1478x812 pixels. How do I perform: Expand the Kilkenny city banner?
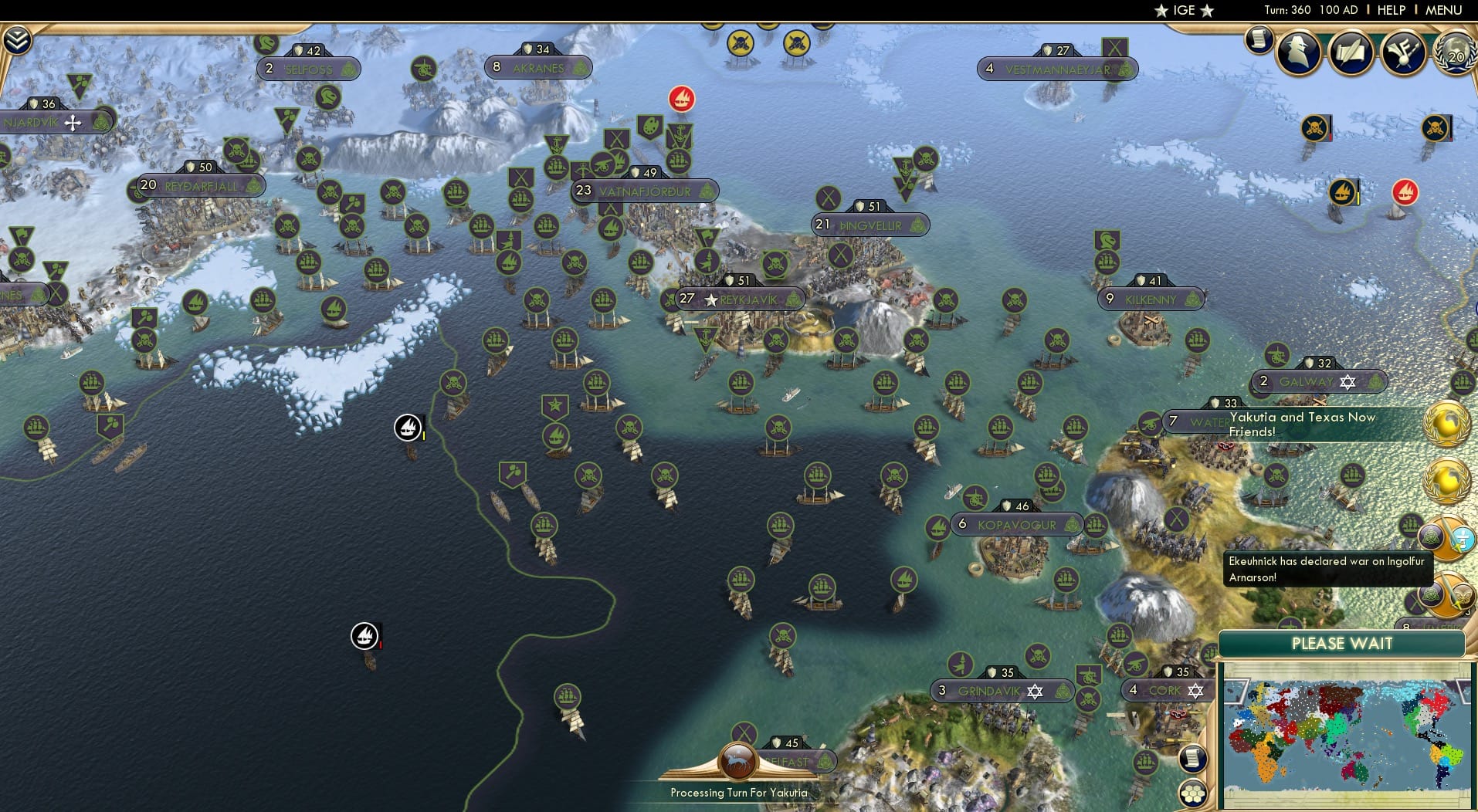(1151, 299)
